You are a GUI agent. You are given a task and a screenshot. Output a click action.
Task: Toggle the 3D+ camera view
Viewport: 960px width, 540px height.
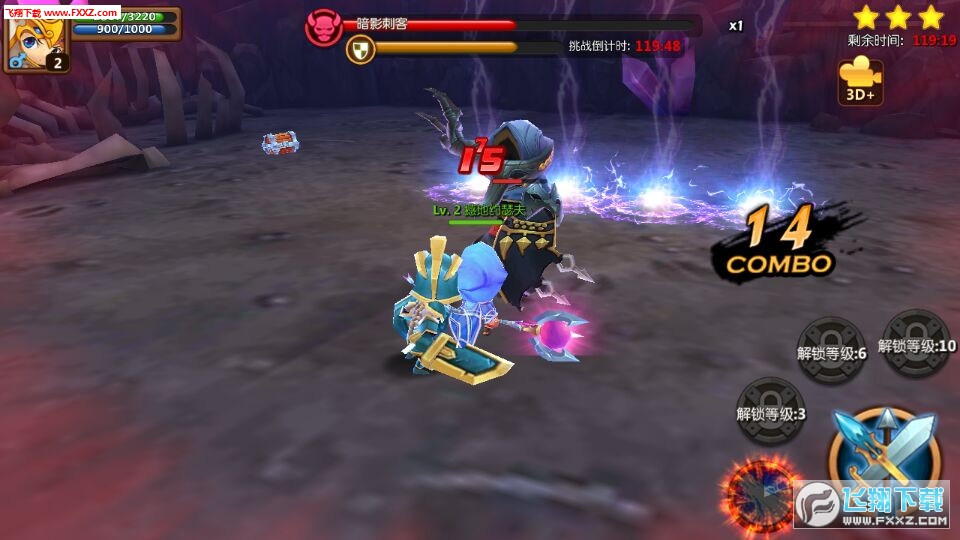(860, 80)
